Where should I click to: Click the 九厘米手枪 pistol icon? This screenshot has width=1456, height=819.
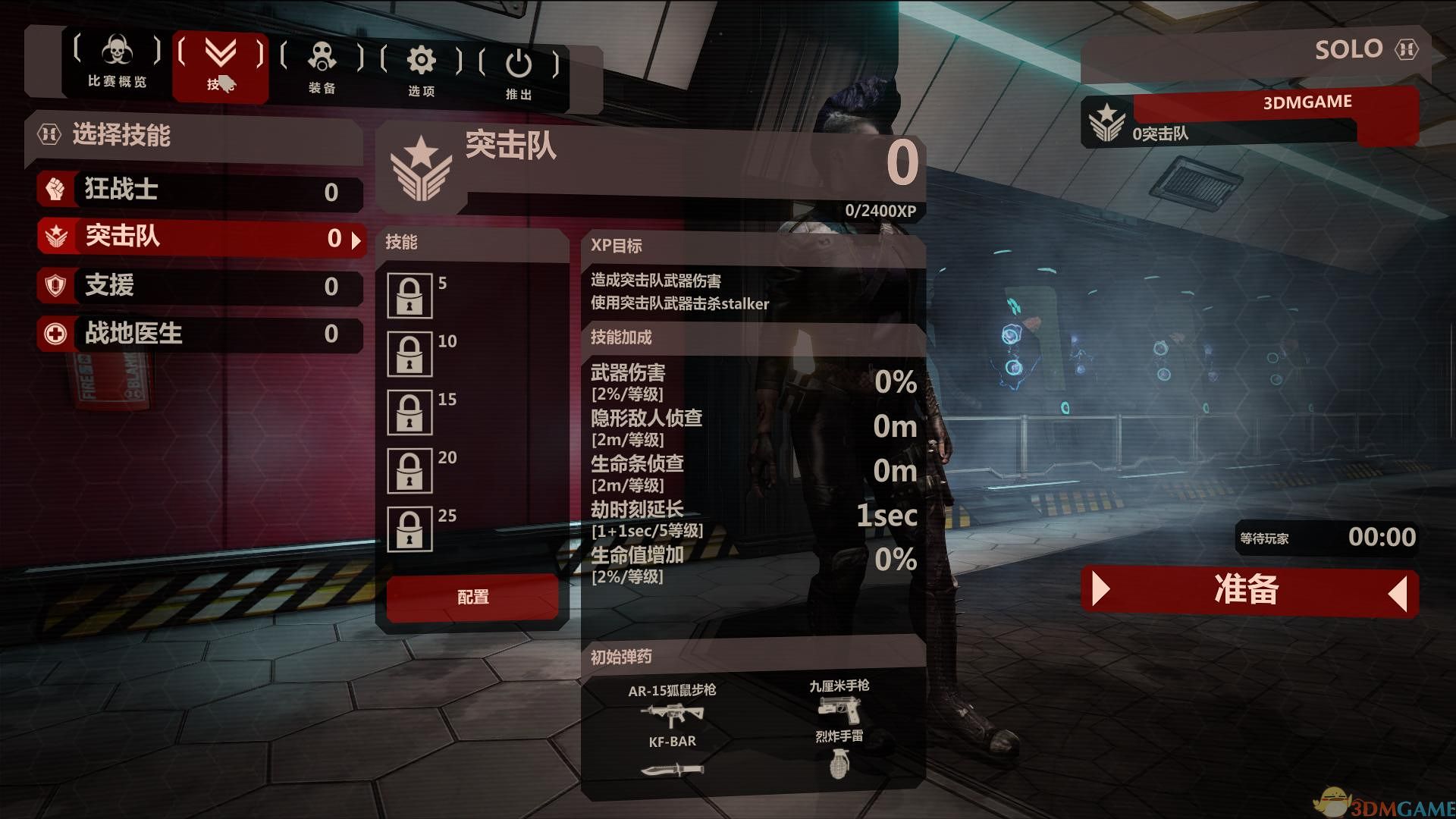(x=839, y=711)
